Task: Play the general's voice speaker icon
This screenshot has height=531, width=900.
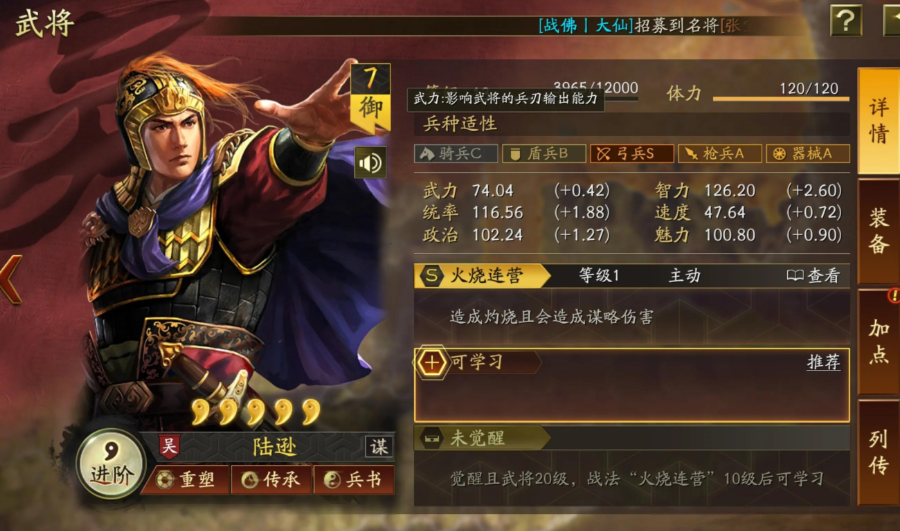Action: pos(370,163)
